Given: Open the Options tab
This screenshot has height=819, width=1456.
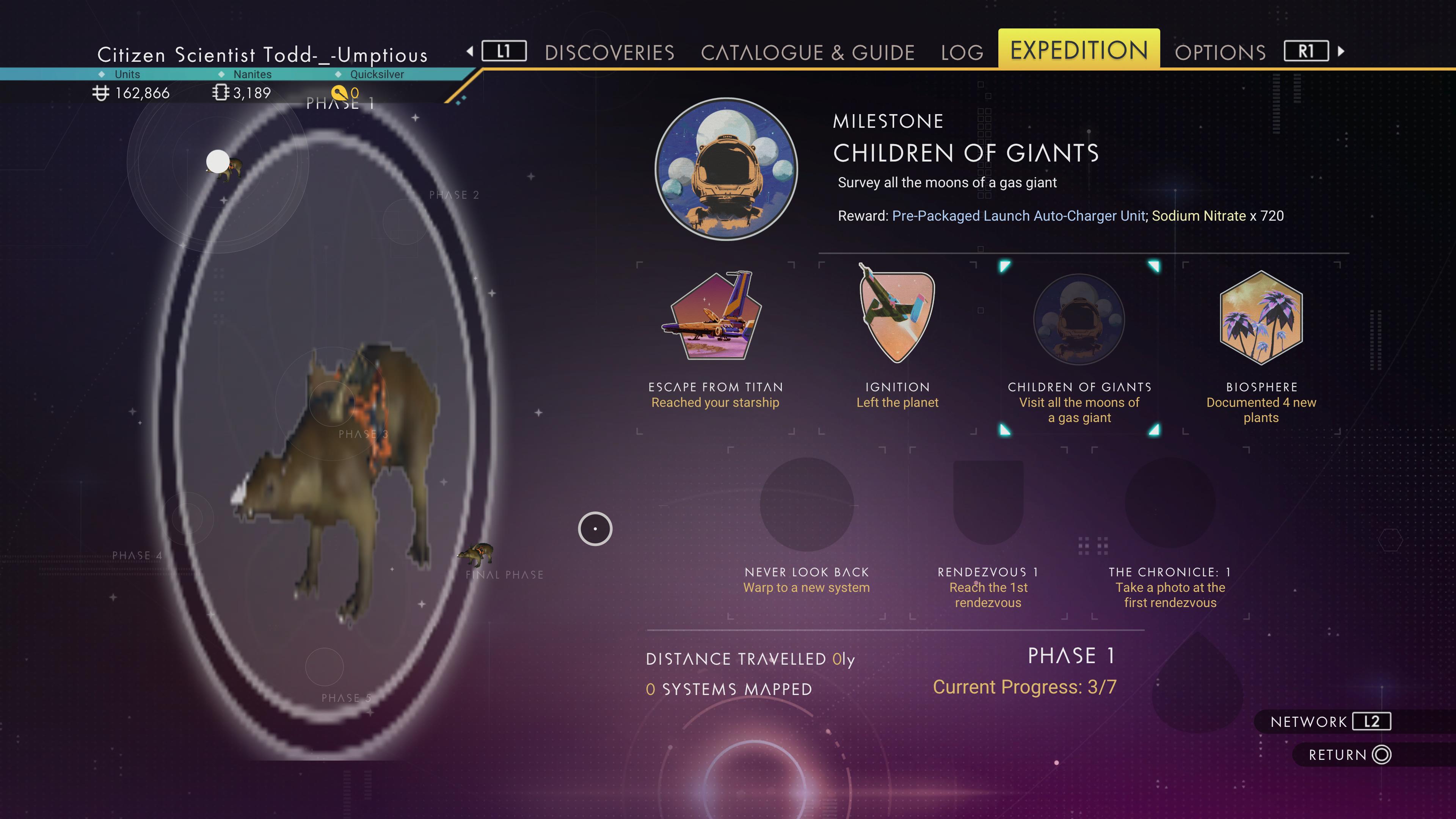Looking at the screenshot, I should (x=1220, y=53).
